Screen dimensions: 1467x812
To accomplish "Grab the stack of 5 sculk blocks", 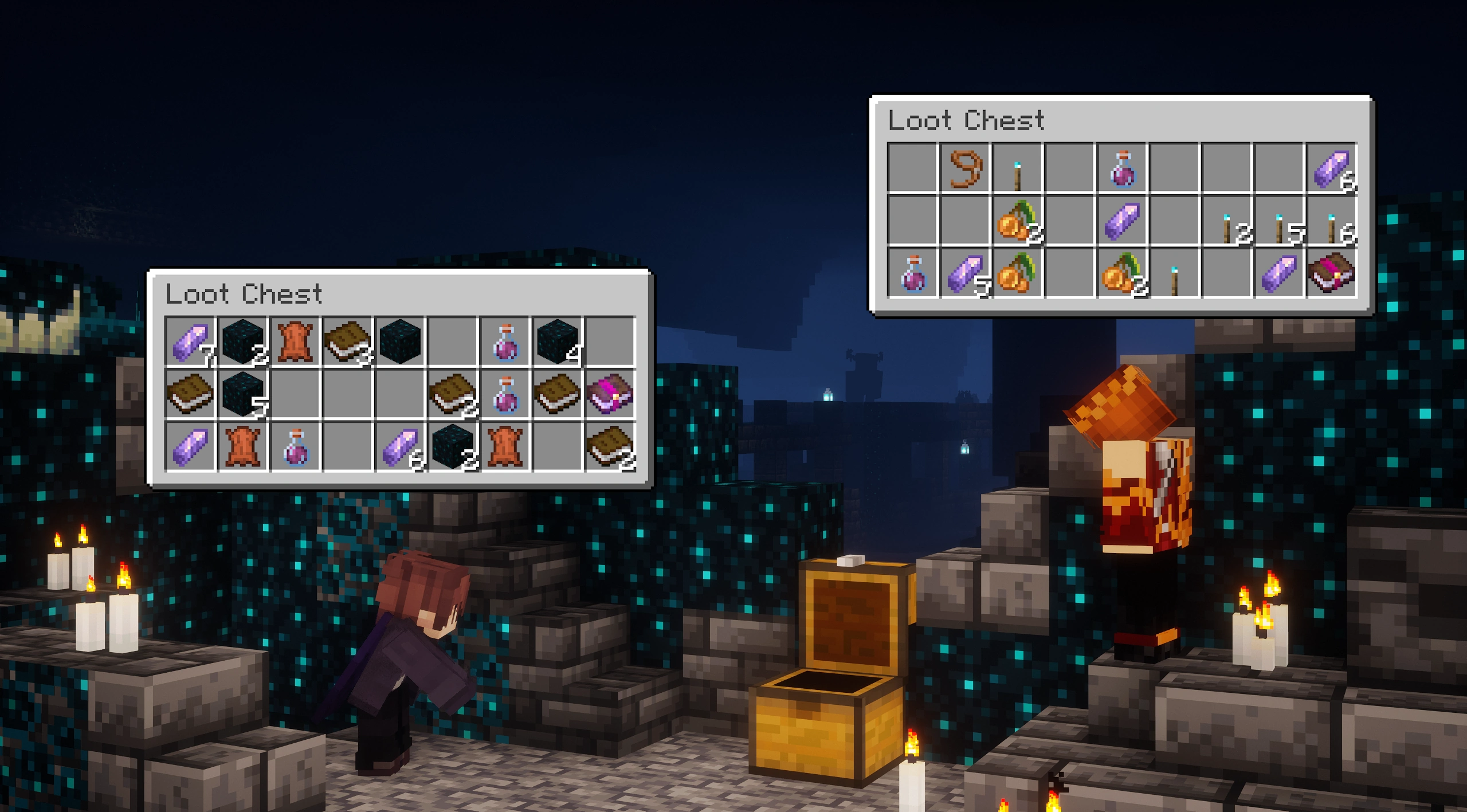I will (x=243, y=394).
